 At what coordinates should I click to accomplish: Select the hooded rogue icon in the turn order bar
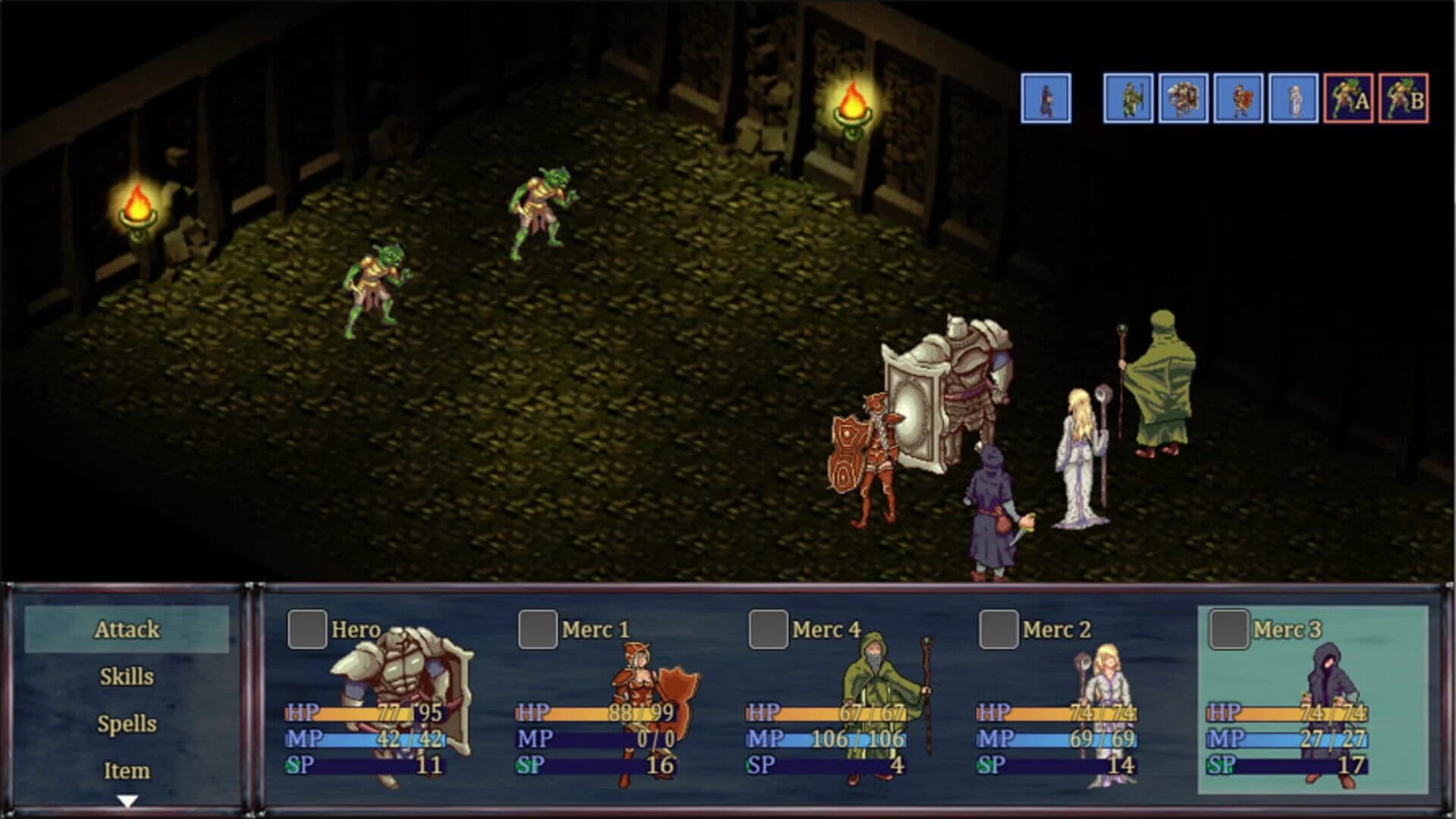click(x=1045, y=99)
